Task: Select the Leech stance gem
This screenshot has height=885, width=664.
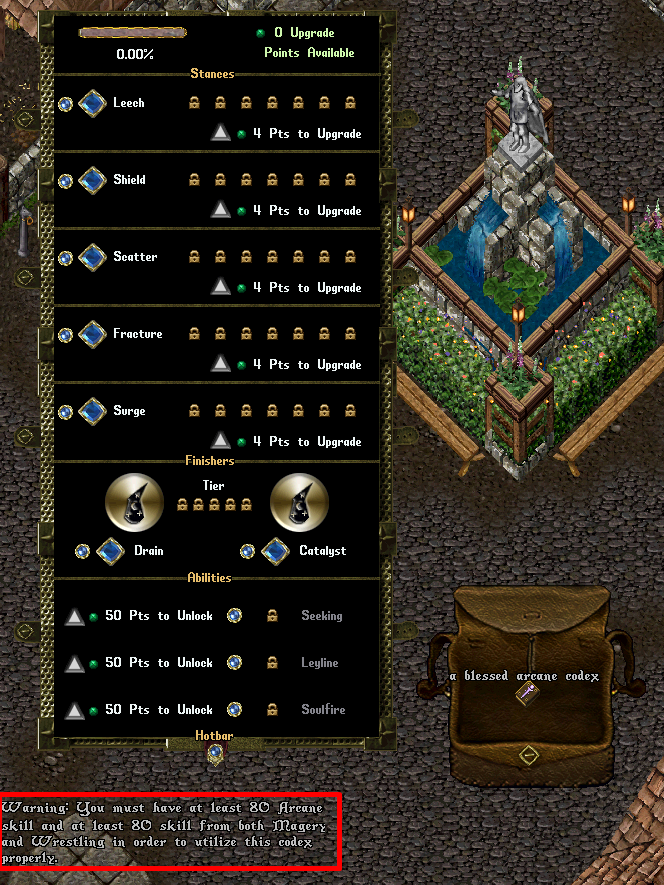Action: click(x=92, y=103)
